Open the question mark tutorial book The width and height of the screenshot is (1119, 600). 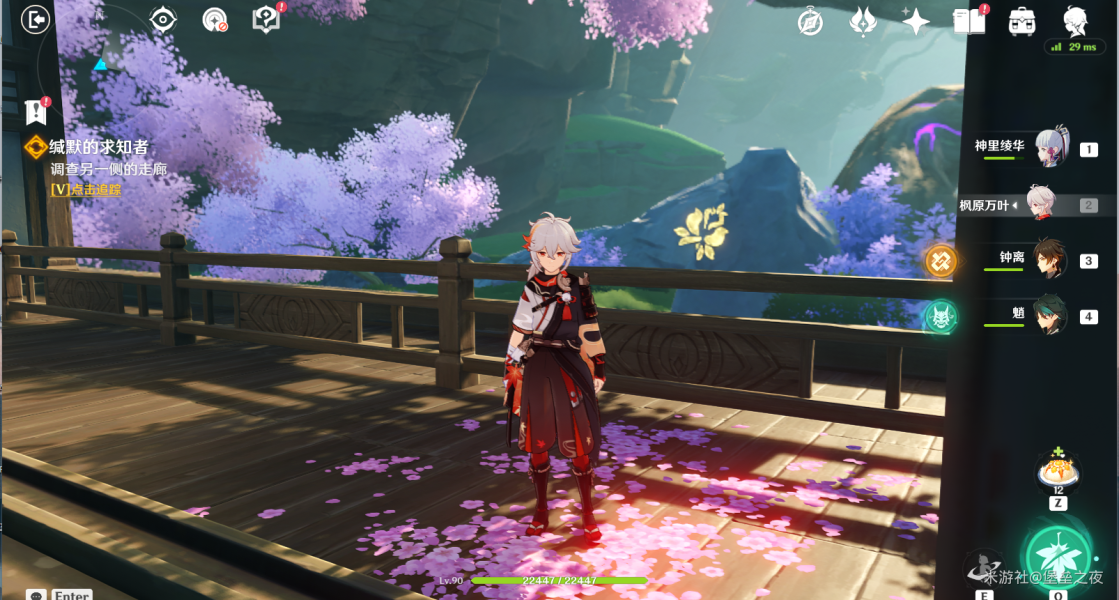click(x=266, y=19)
